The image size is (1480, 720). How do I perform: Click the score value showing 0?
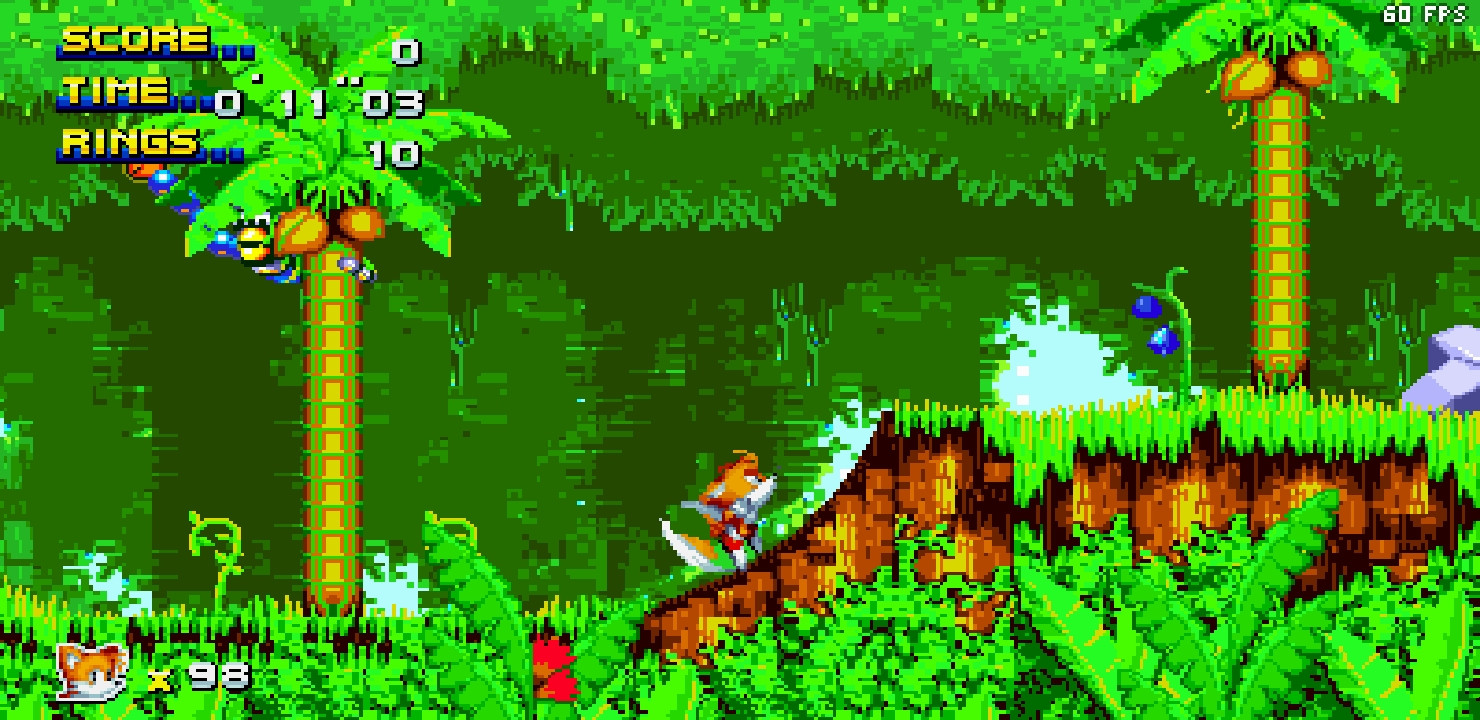pos(405,51)
